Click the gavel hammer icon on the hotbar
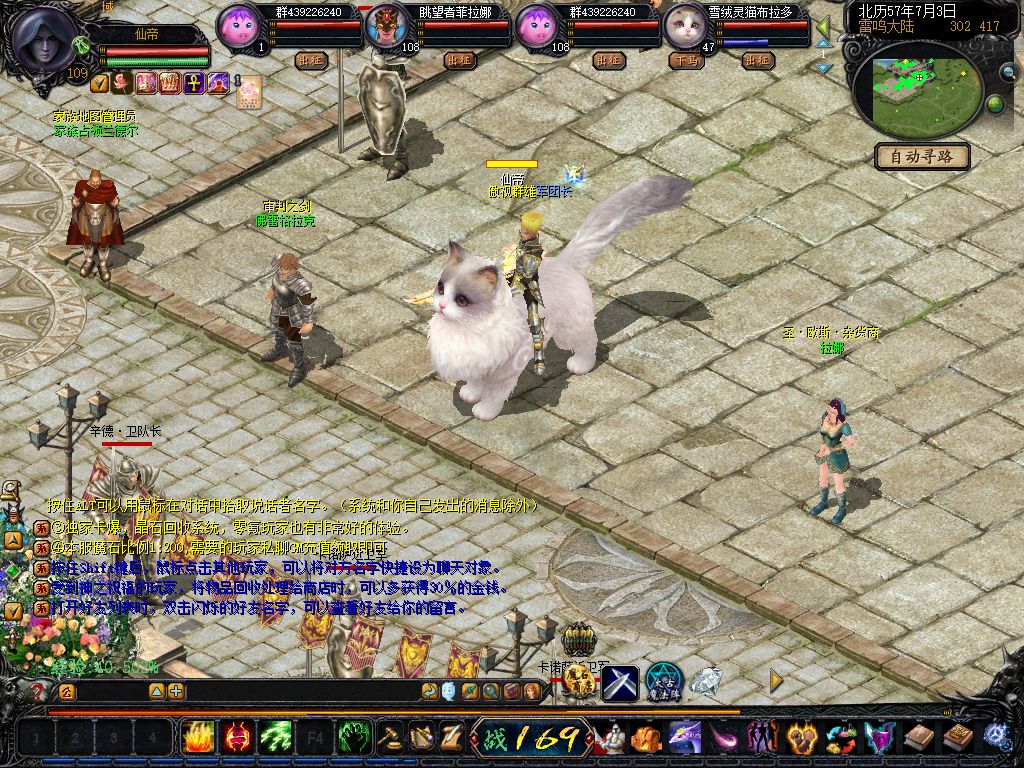Screen dimensions: 1024x768 tap(390, 738)
